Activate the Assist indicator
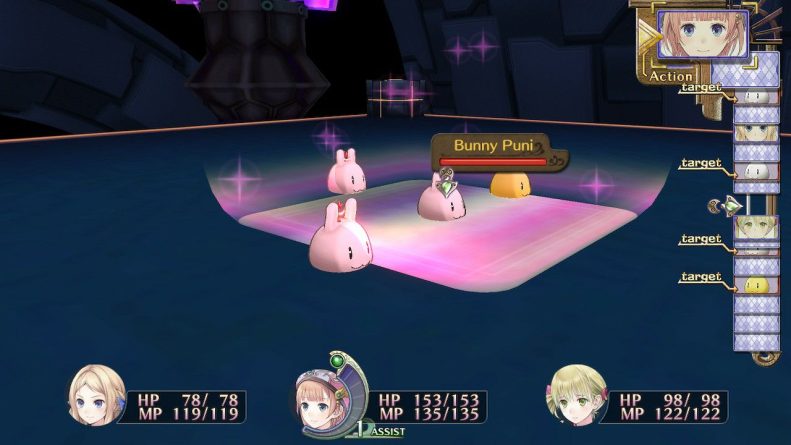Image resolution: width=791 pixels, height=445 pixels. click(x=383, y=430)
